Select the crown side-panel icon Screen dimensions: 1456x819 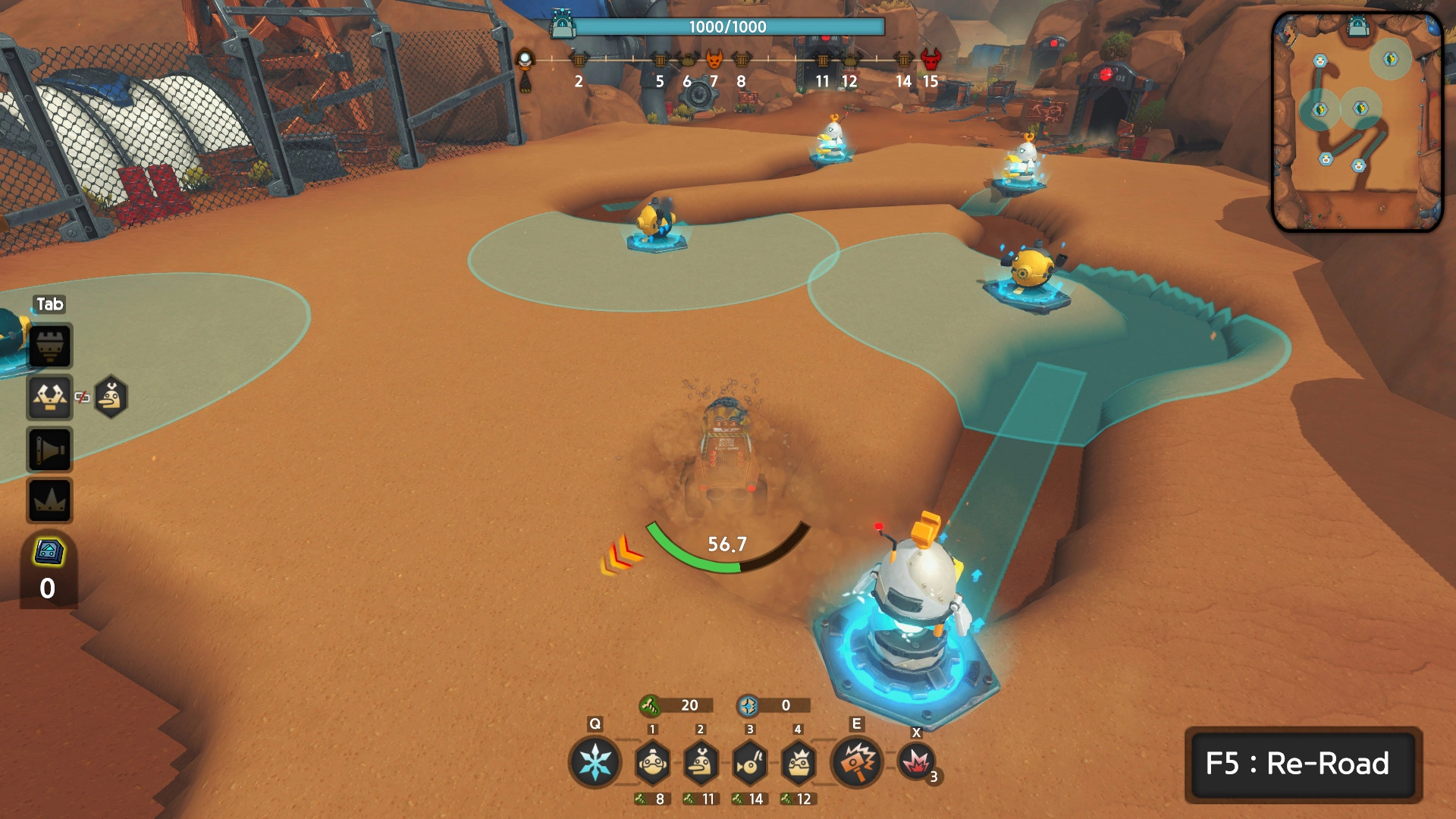click(x=50, y=500)
